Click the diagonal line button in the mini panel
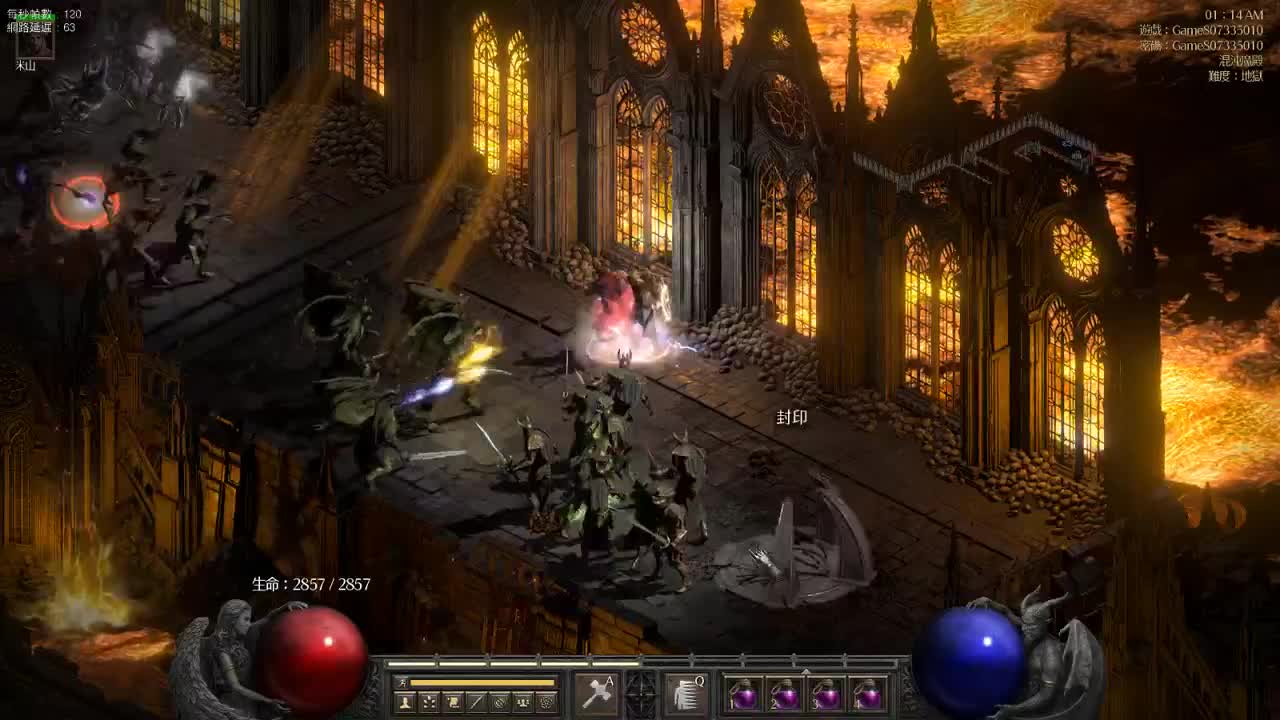Screen dimensions: 1280x720 (476, 702)
